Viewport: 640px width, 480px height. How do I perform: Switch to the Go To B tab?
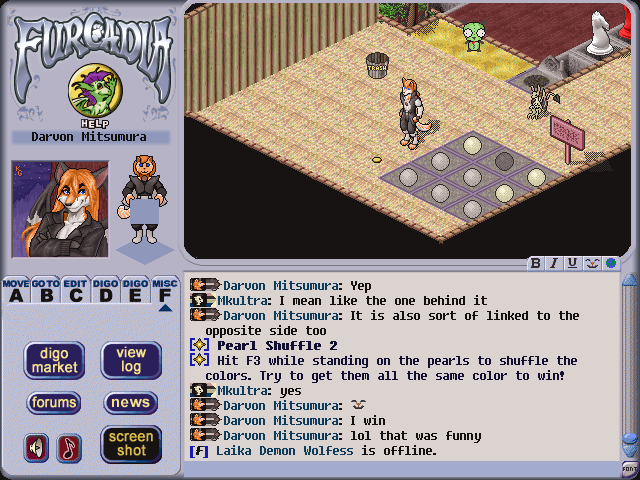point(45,290)
